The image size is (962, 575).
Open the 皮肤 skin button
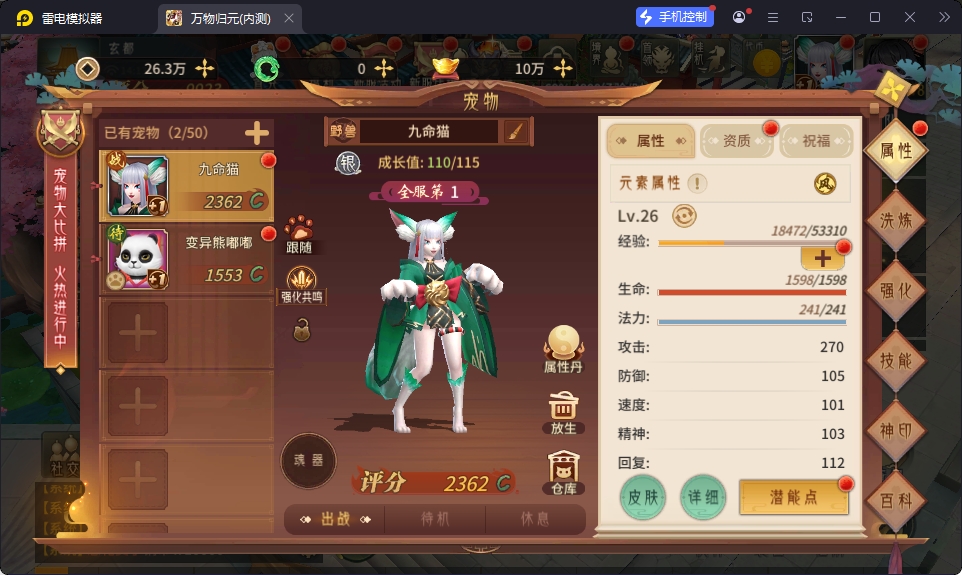click(x=642, y=497)
